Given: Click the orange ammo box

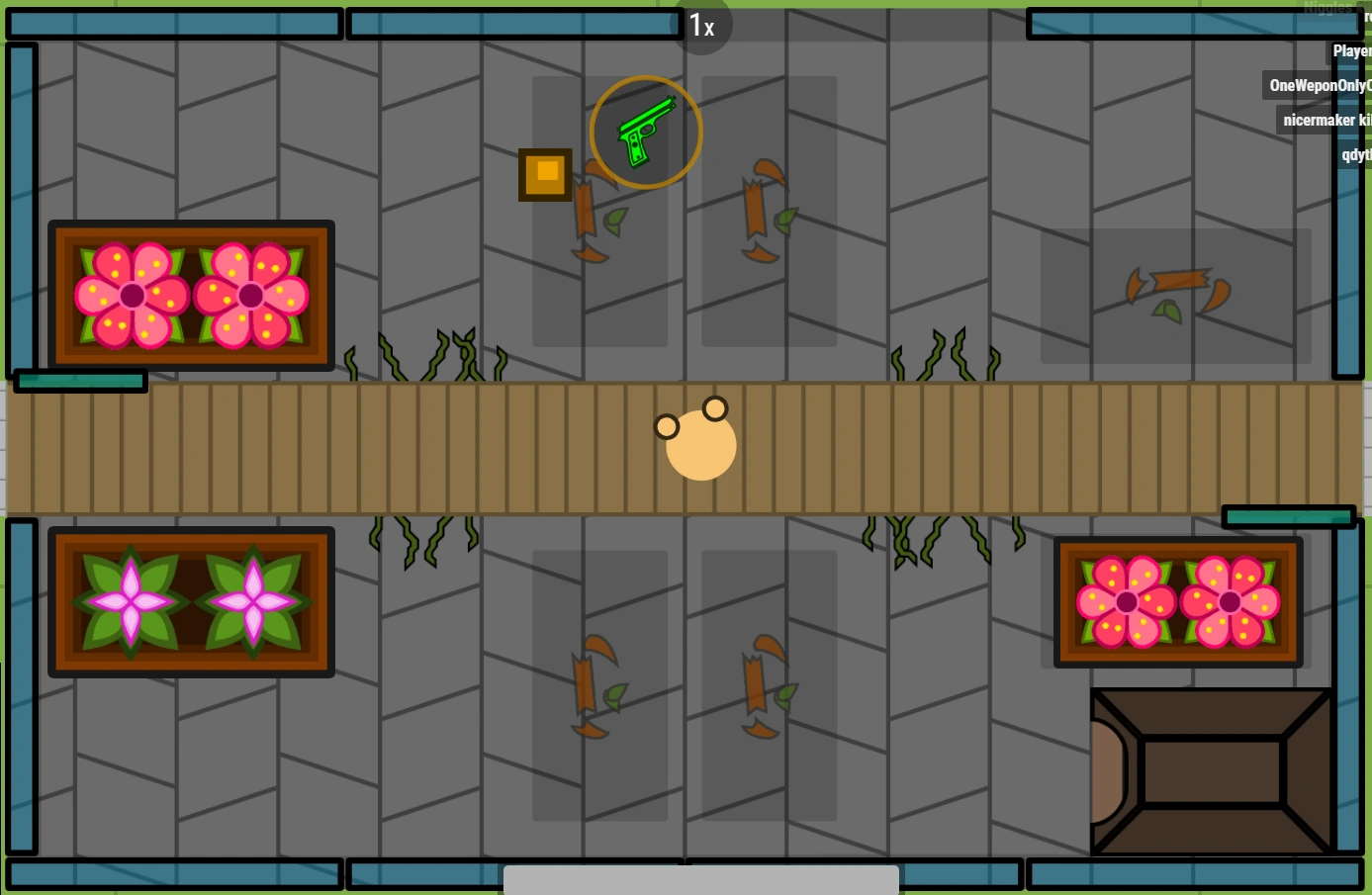Looking at the screenshot, I should pos(545,173).
